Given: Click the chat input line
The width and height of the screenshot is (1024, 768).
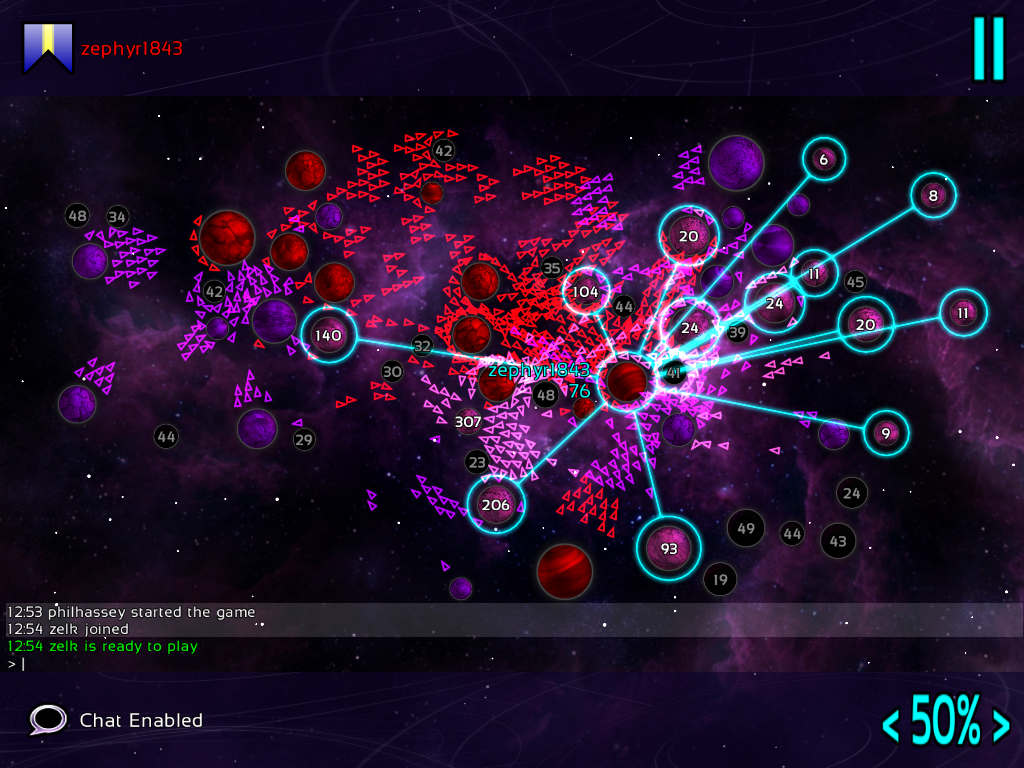Looking at the screenshot, I should (x=300, y=663).
